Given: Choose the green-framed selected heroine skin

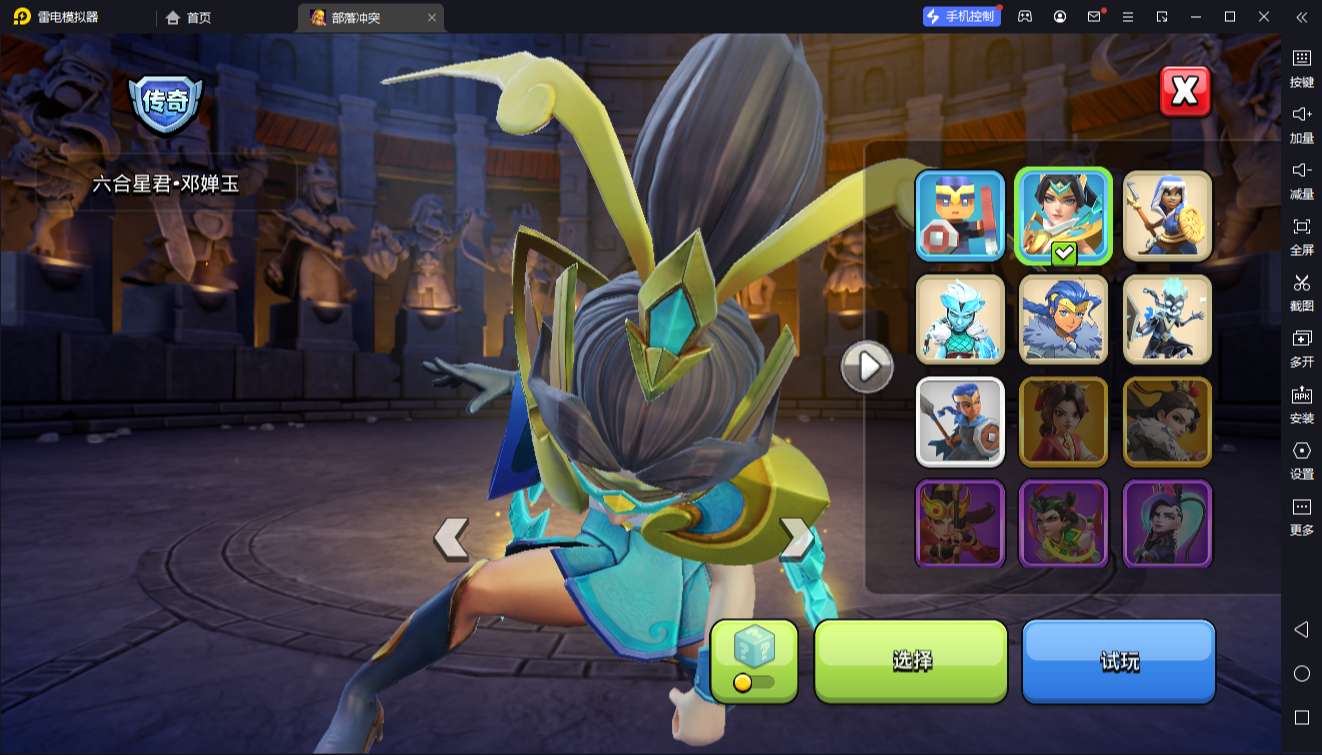Looking at the screenshot, I should tap(1063, 216).
